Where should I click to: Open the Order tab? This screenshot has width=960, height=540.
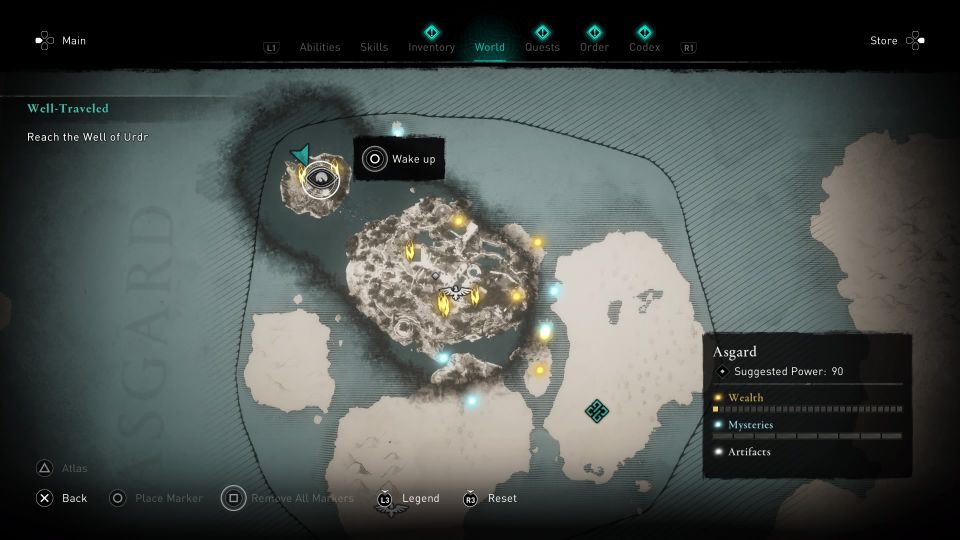pyautogui.click(x=594, y=47)
